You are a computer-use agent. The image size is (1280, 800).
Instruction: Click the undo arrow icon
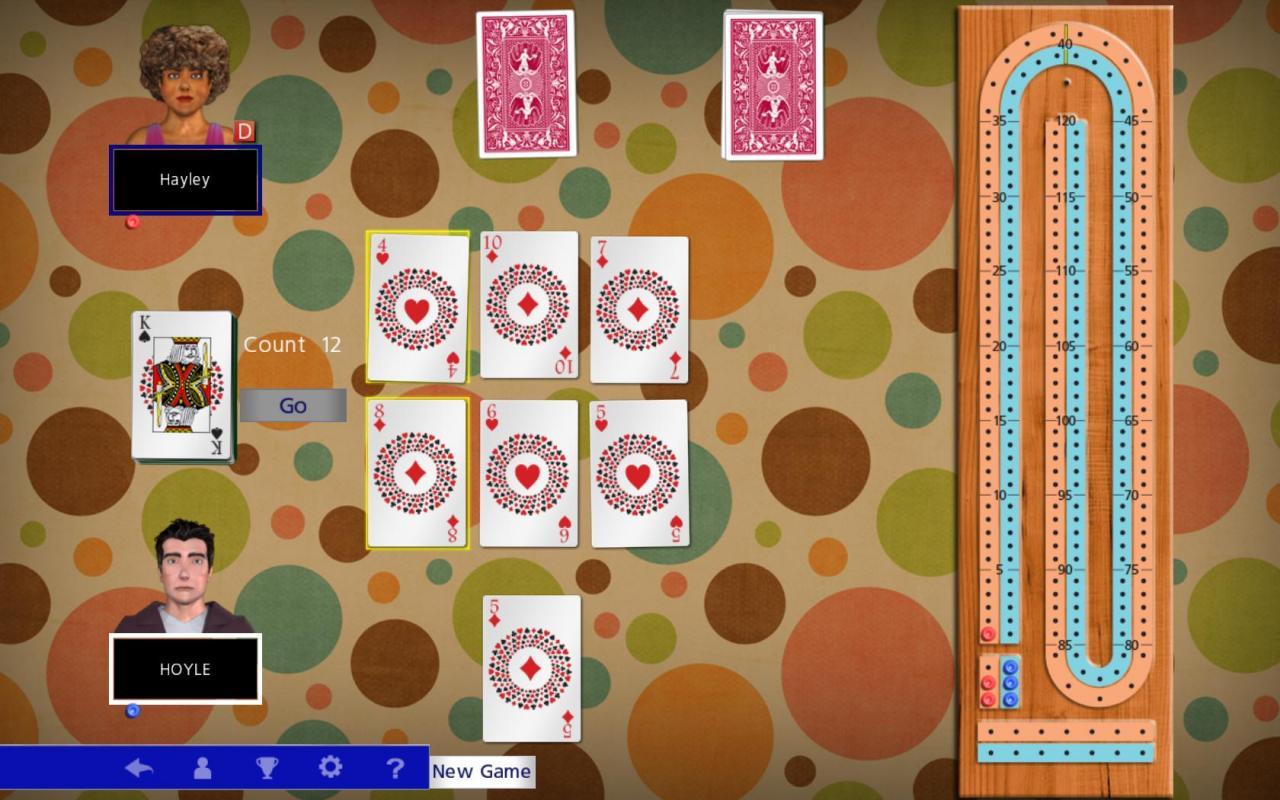pos(141,768)
